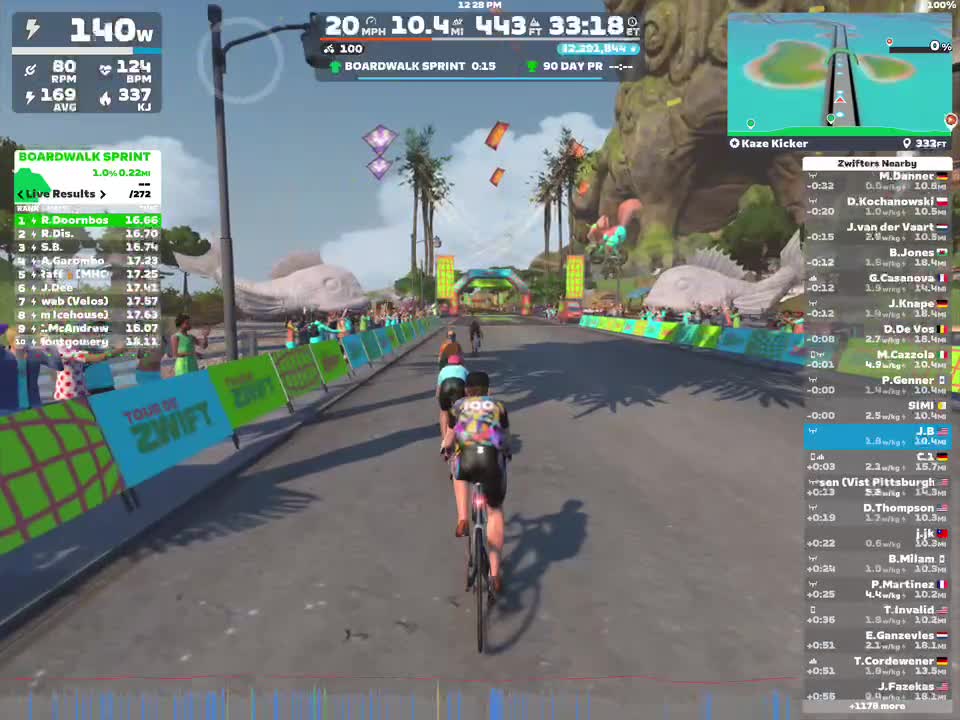Screen dimensions: 960x720
Task: Select G.Casanova in the nearby list
Action: click(x=877, y=283)
